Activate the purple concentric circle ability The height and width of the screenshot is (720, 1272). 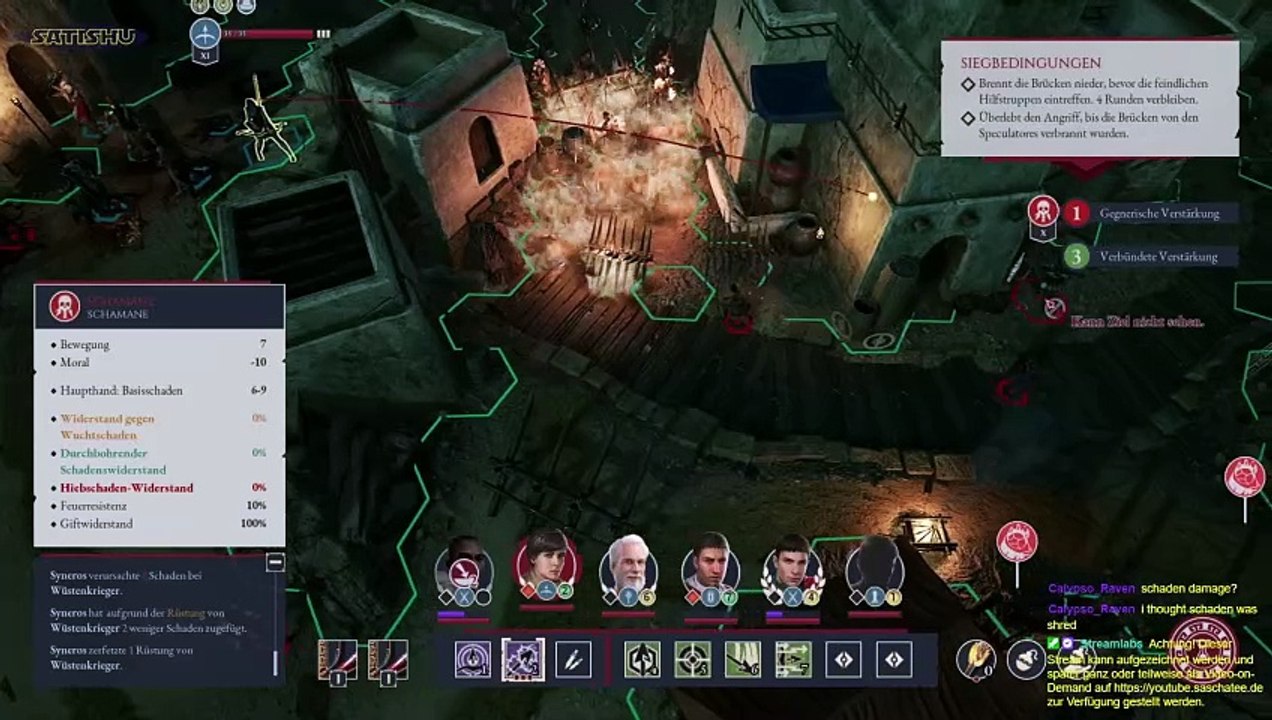pyautogui.click(x=473, y=660)
